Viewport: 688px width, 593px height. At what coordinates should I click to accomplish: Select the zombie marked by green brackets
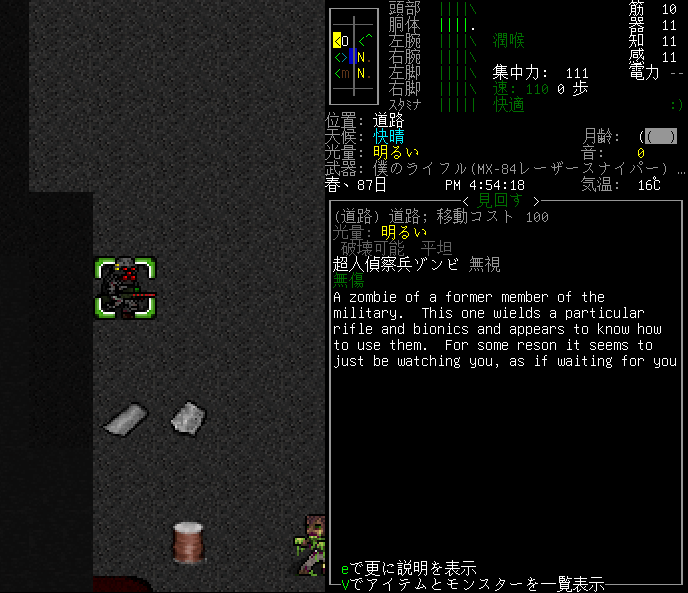point(126,288)
